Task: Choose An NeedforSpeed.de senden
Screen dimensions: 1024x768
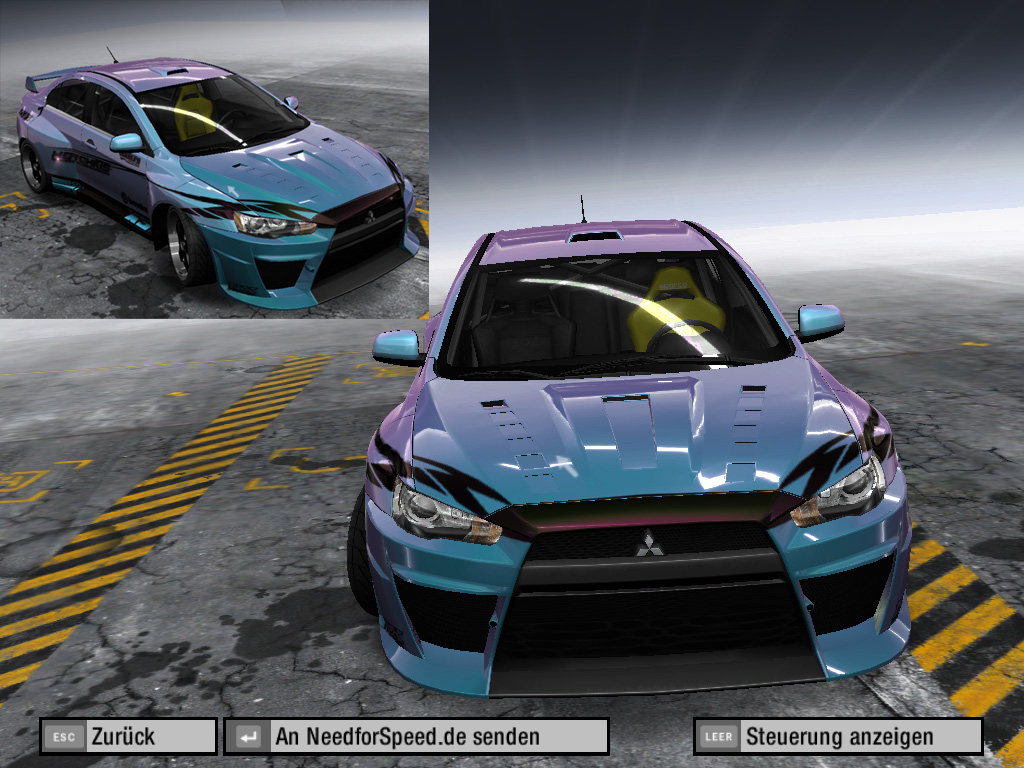Action: coord(416,737)
